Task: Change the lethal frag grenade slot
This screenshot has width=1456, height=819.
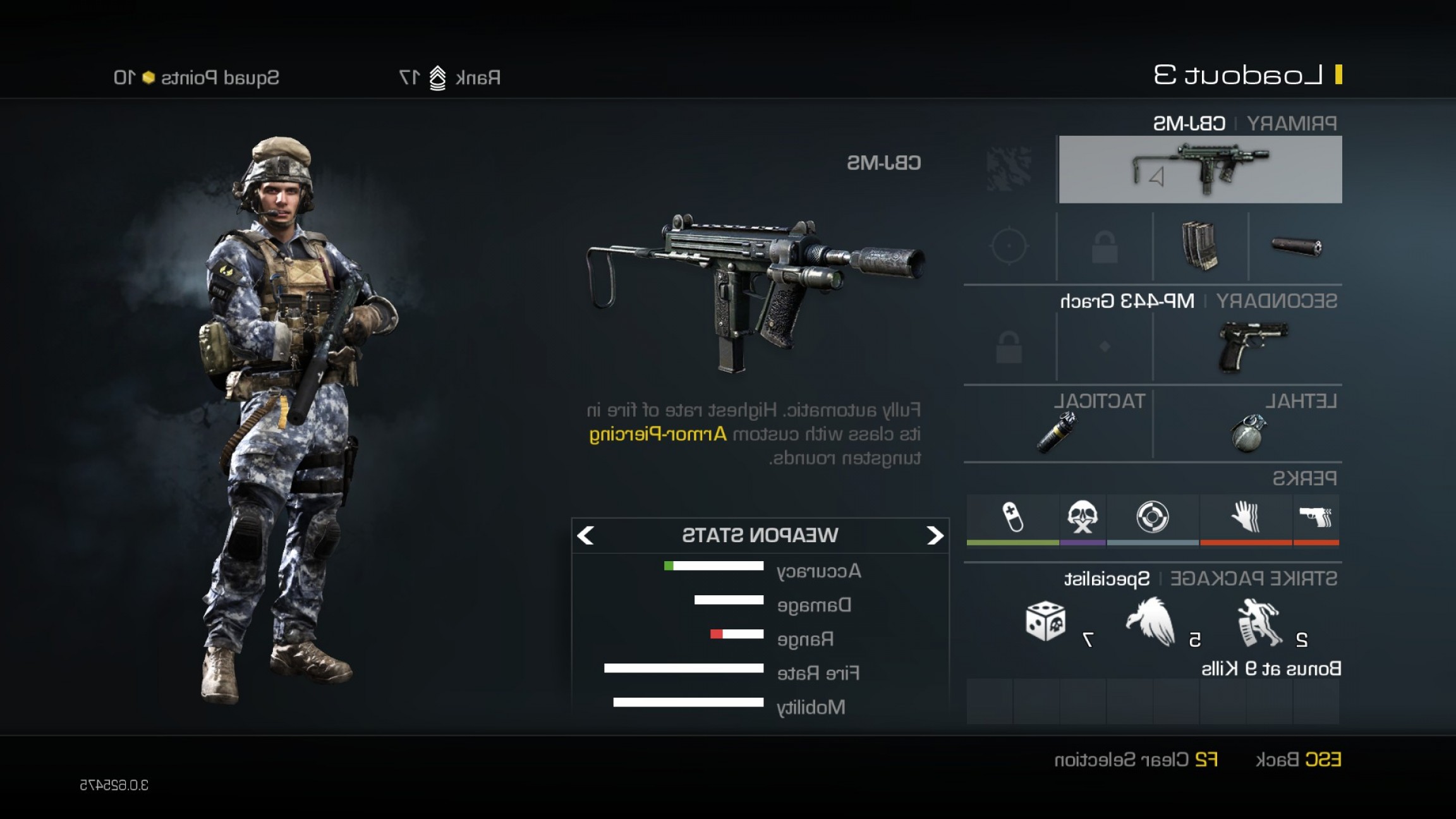Action: [x=1248, y=433]
